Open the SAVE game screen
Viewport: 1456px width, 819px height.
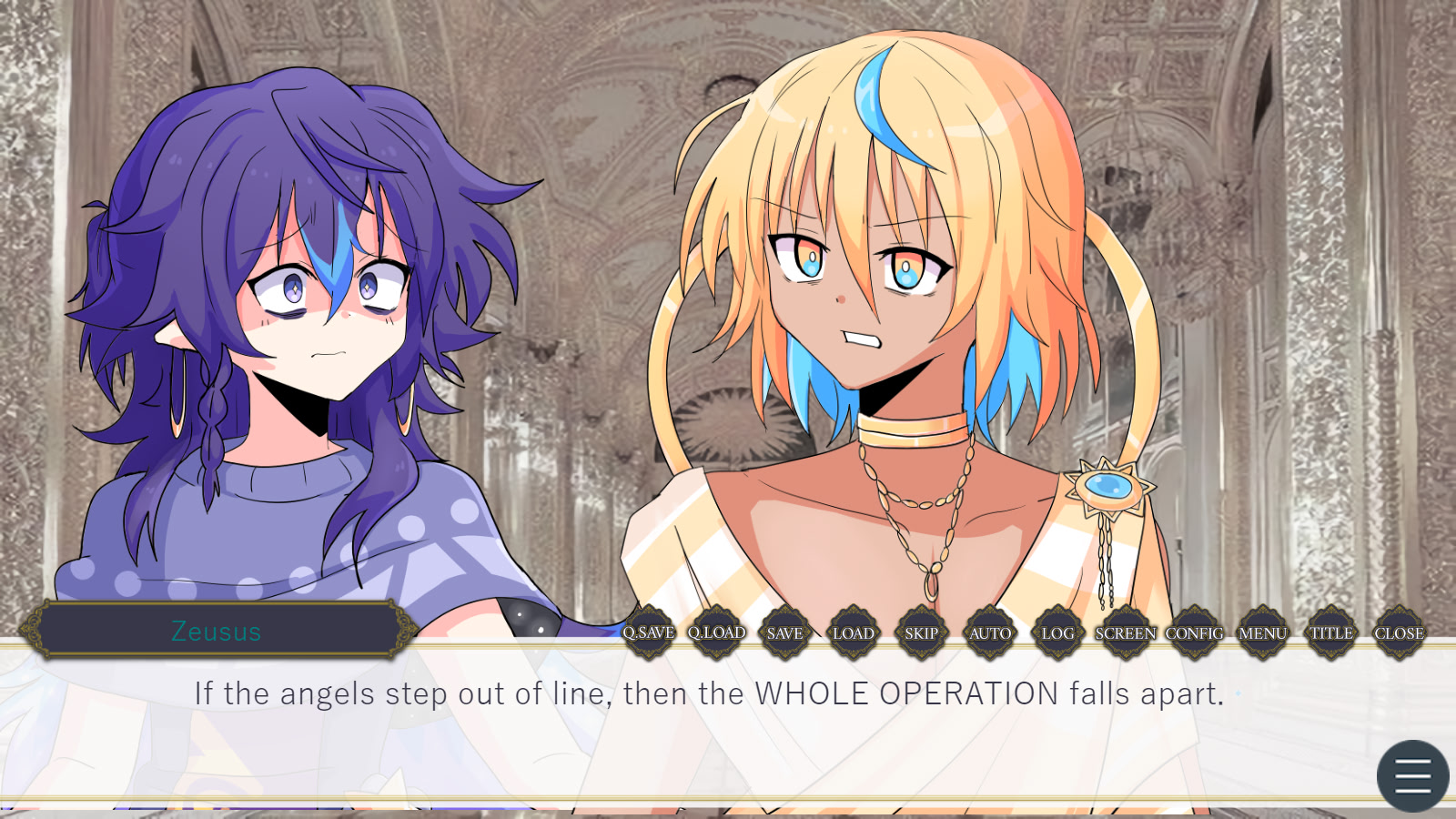pyautogui.click(x=785, y=632)
